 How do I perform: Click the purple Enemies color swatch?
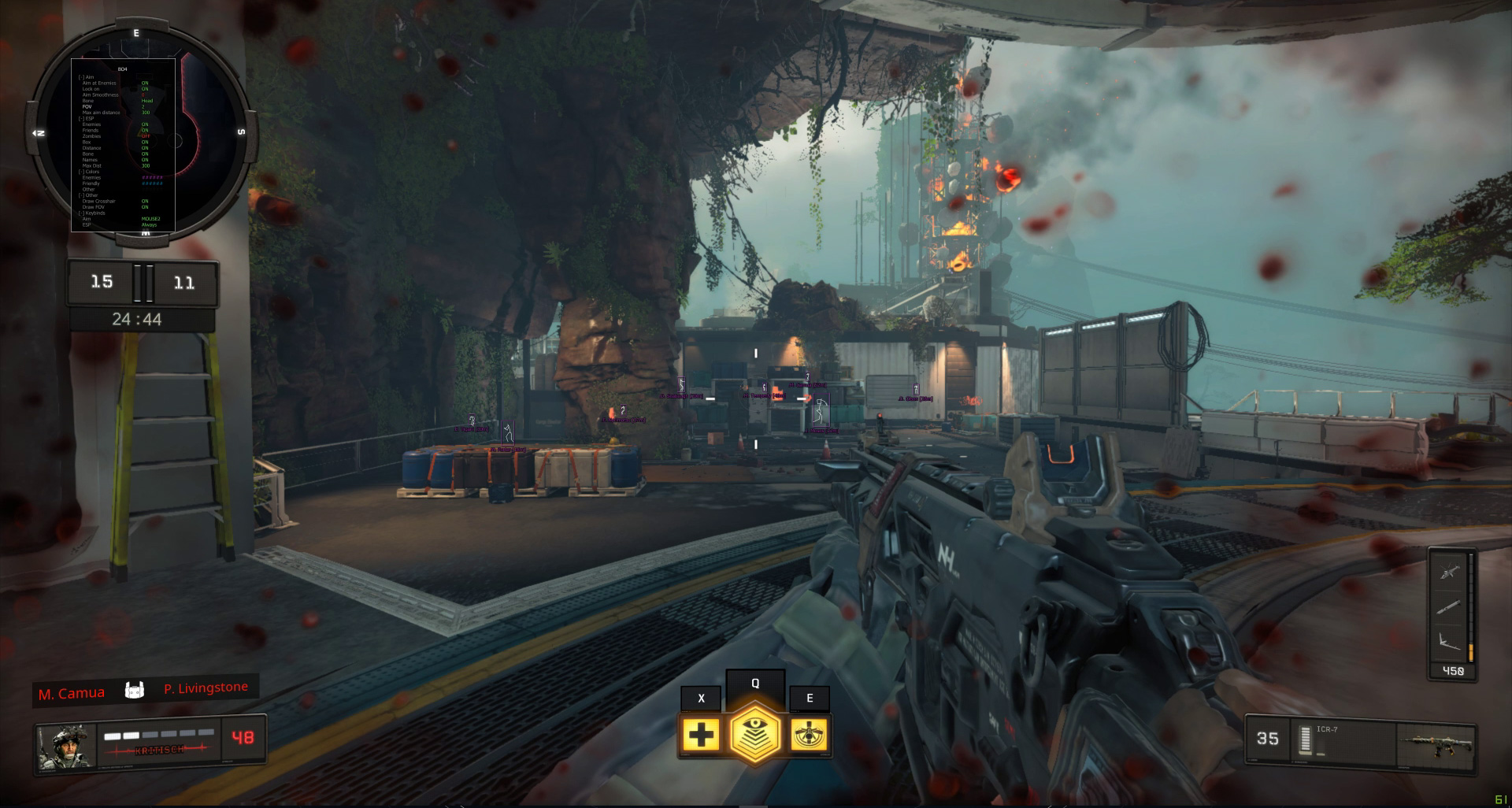coord(153,177)
